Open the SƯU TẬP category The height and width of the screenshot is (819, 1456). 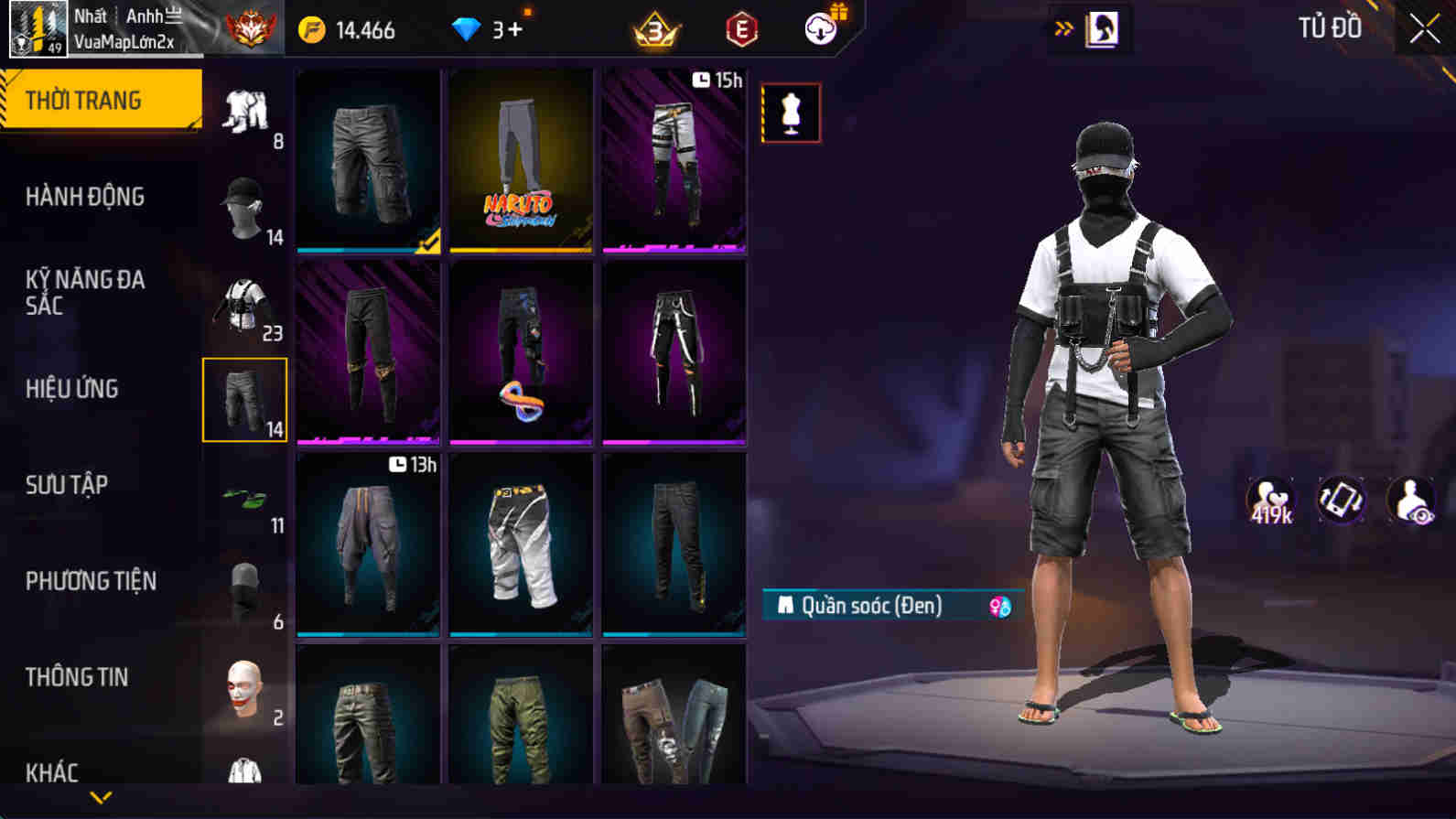[x=64, y=485]
